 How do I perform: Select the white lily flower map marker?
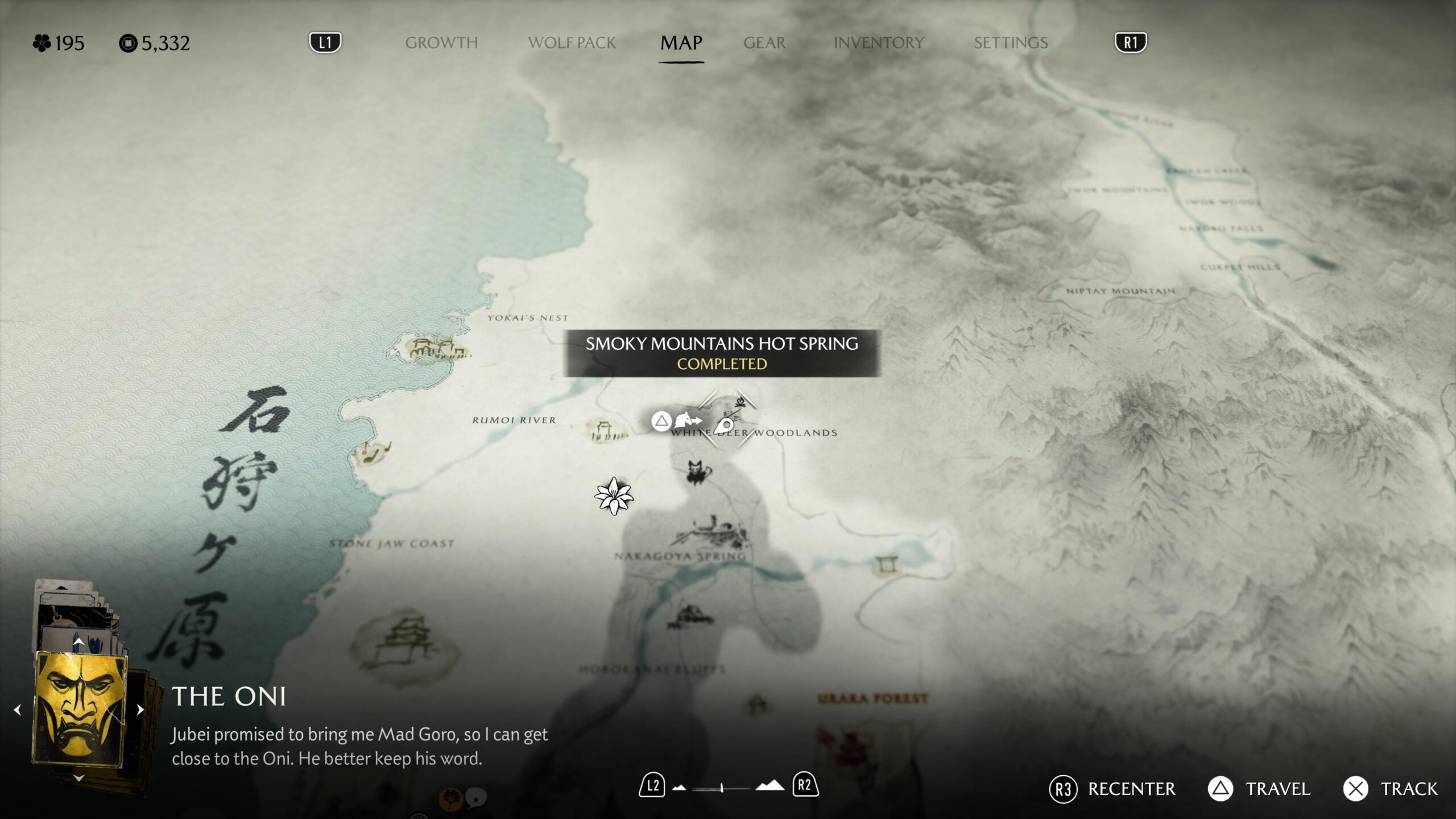point(614,496)
